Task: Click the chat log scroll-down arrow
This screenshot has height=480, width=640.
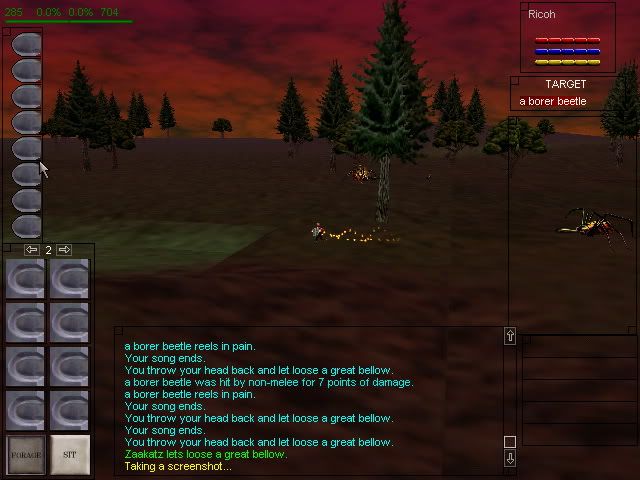Action: [510, 459]
